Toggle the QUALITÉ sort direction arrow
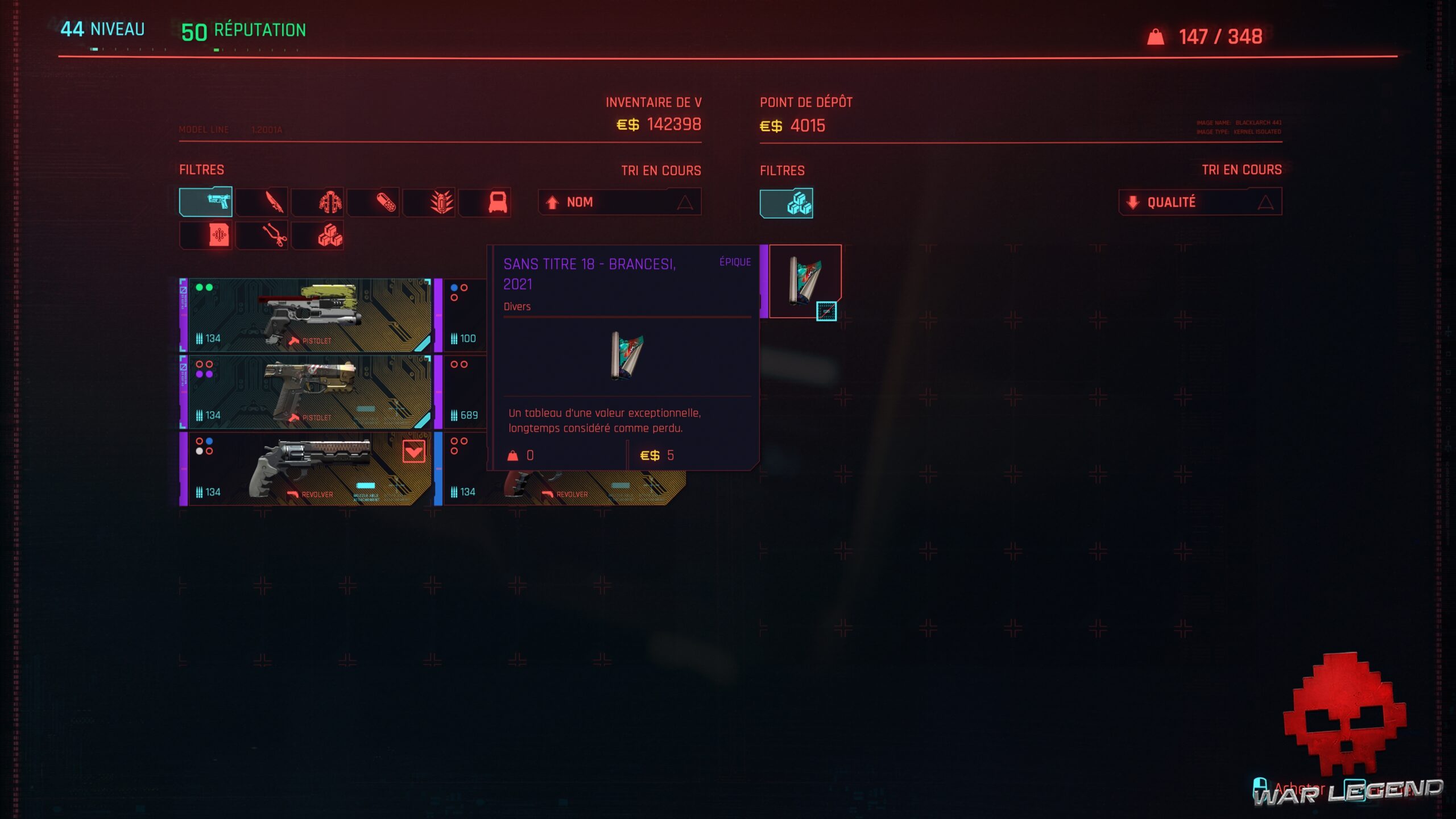The width and height of the screenshot is (1456, 819). click(x=1132, y=201)
